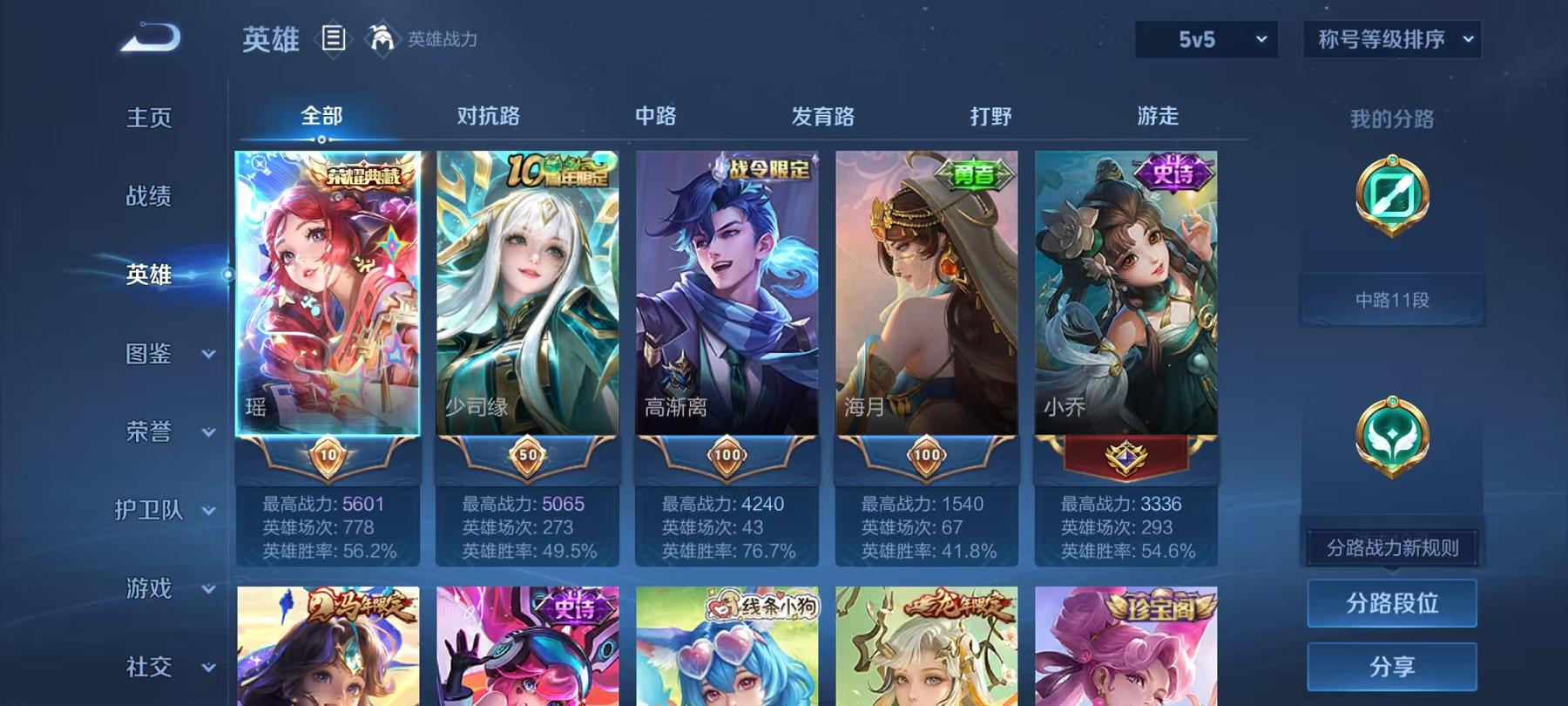Click the game logo in top left corner

pyautogui.click(x=150, y=37)
